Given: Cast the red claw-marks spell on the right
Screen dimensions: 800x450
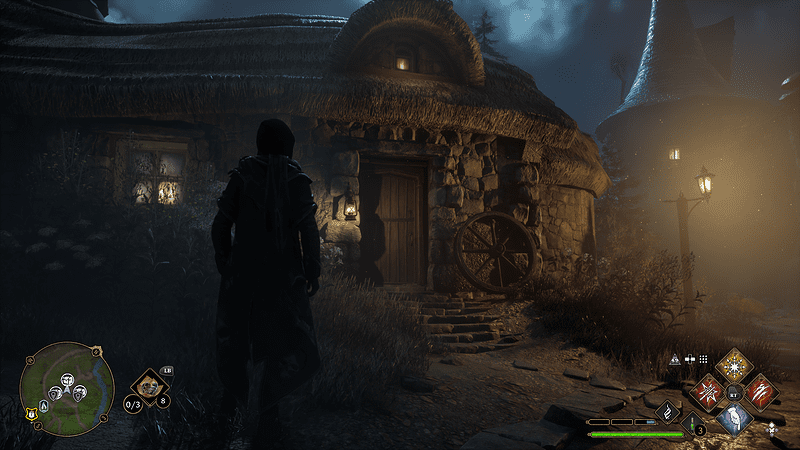Looking at the screenshot, I should coord(760,391).
